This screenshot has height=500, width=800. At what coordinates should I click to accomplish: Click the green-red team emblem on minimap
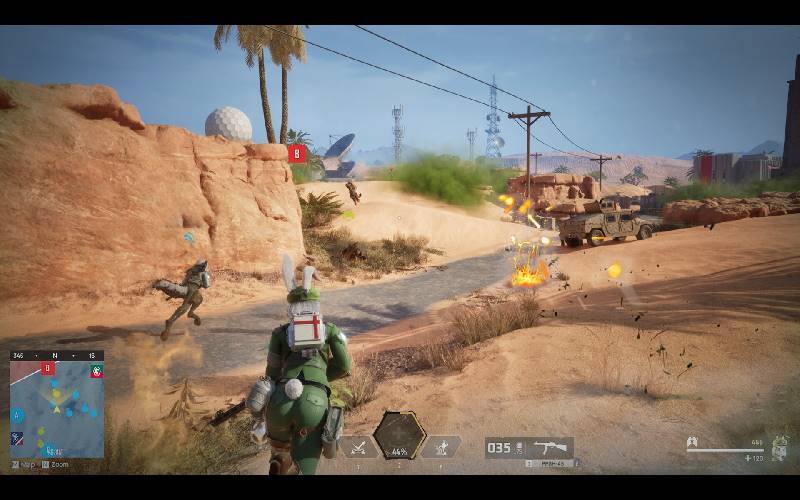(97, 371)
